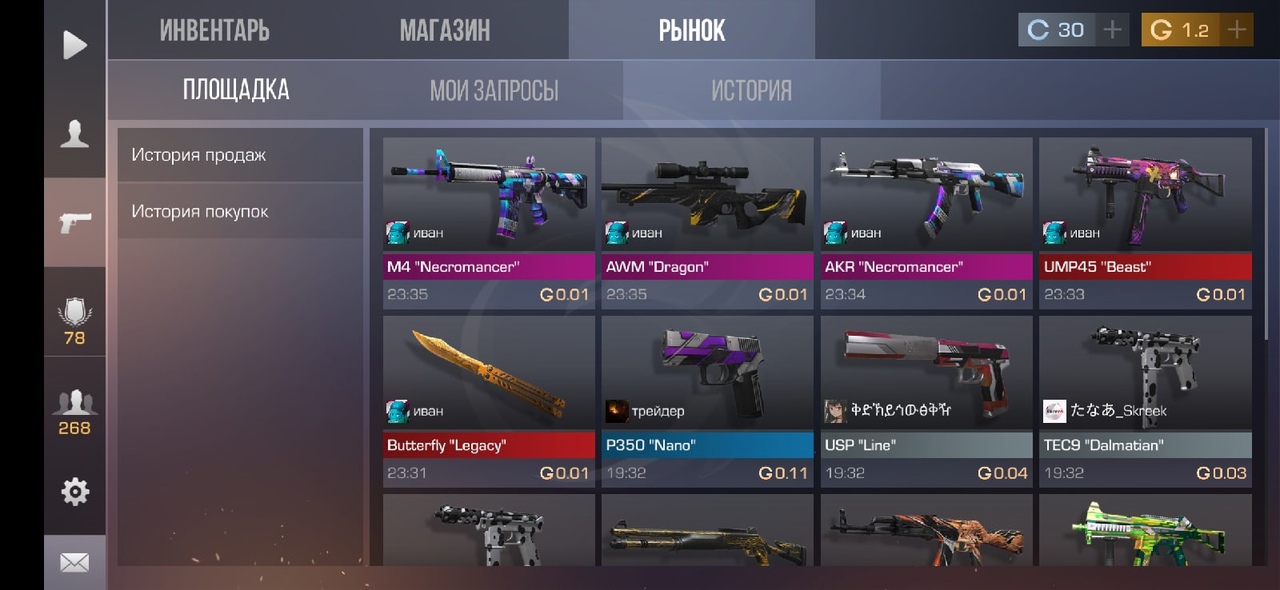Image resolution: width=1280 pixels, height=590 pixels.
Task: Open the ПЛОЩАДКА sub-tab
Action: (x=236, y=90)
